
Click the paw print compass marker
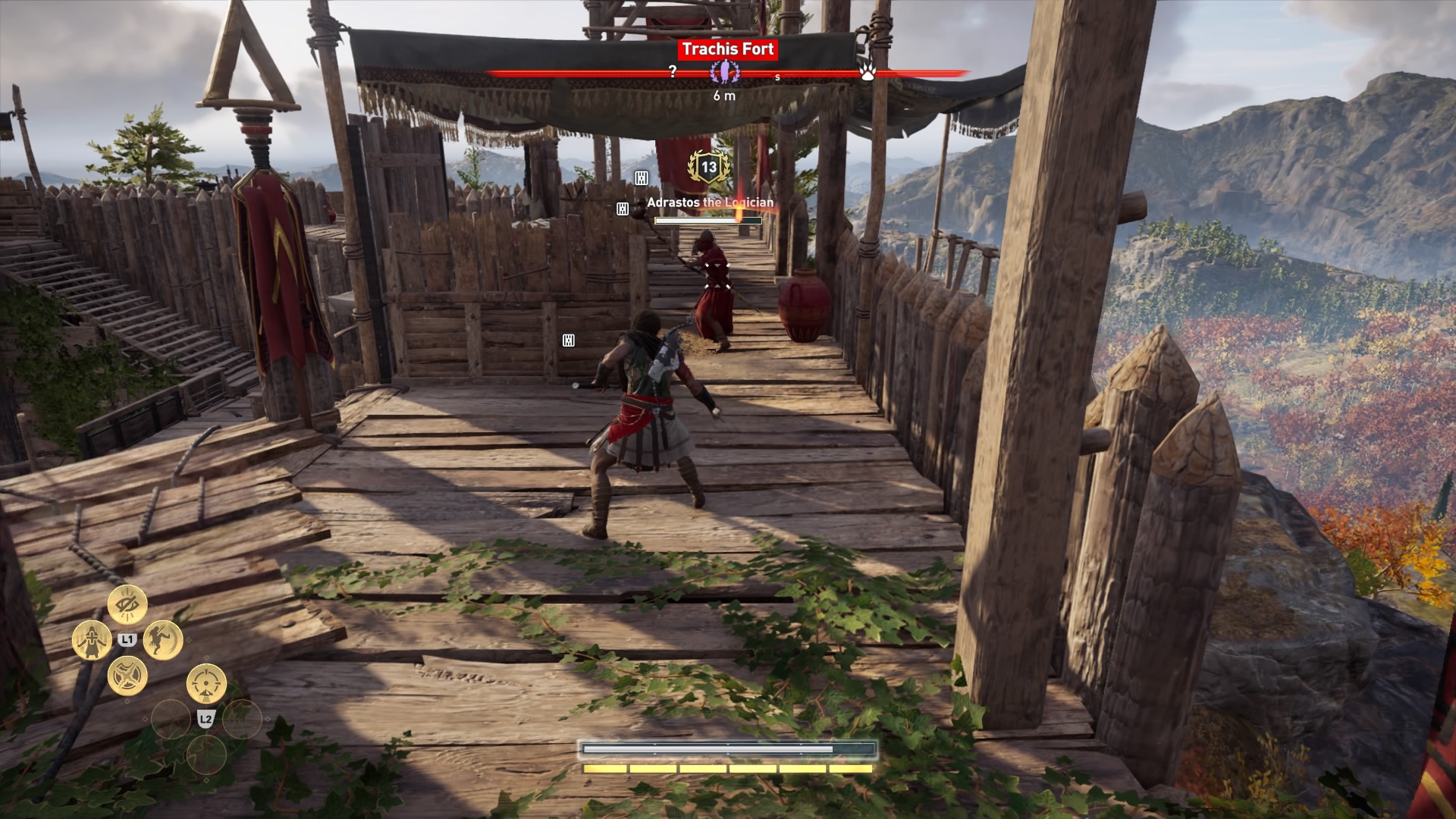click(x=868, y=73)
